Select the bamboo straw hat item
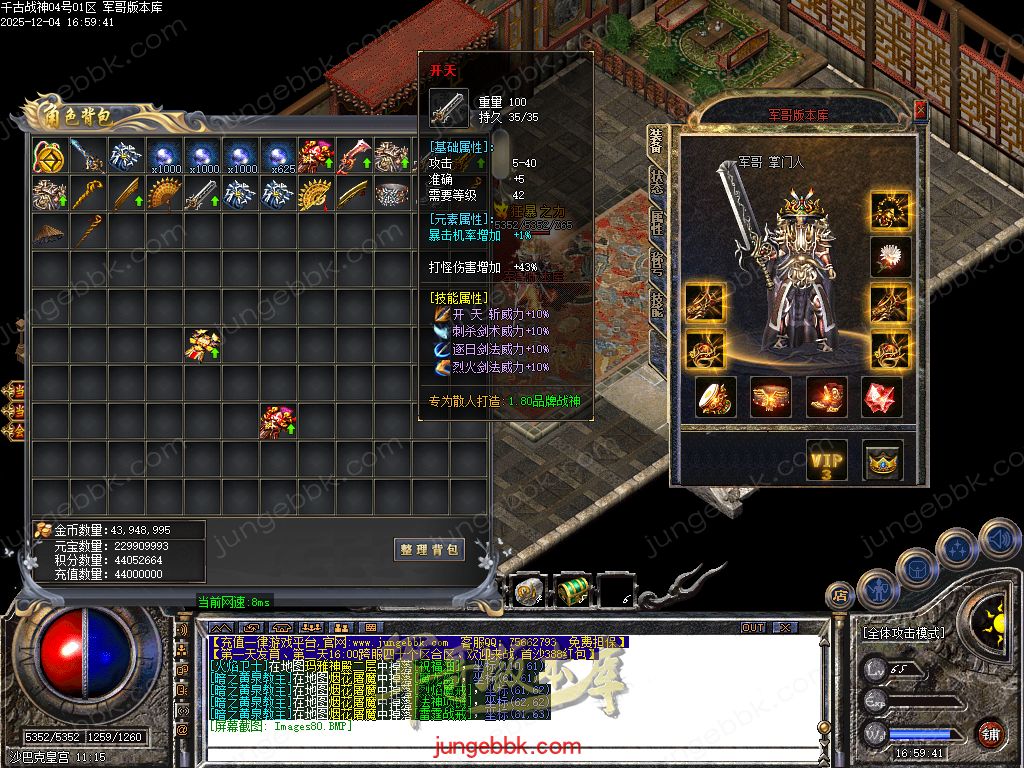Screen dimensions: 1024x768 pos(49,232)
